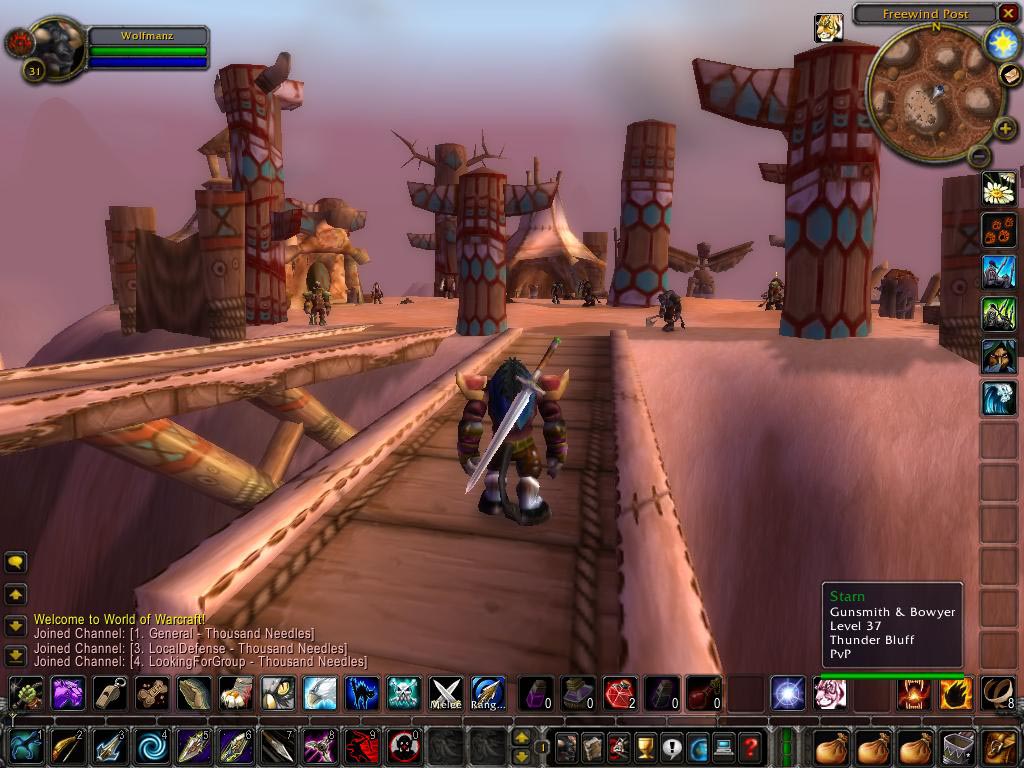This screenshot has width=1024, height=768.
Task: Toggle the sun time-of-day indicator
Action: coord(1000,43)
